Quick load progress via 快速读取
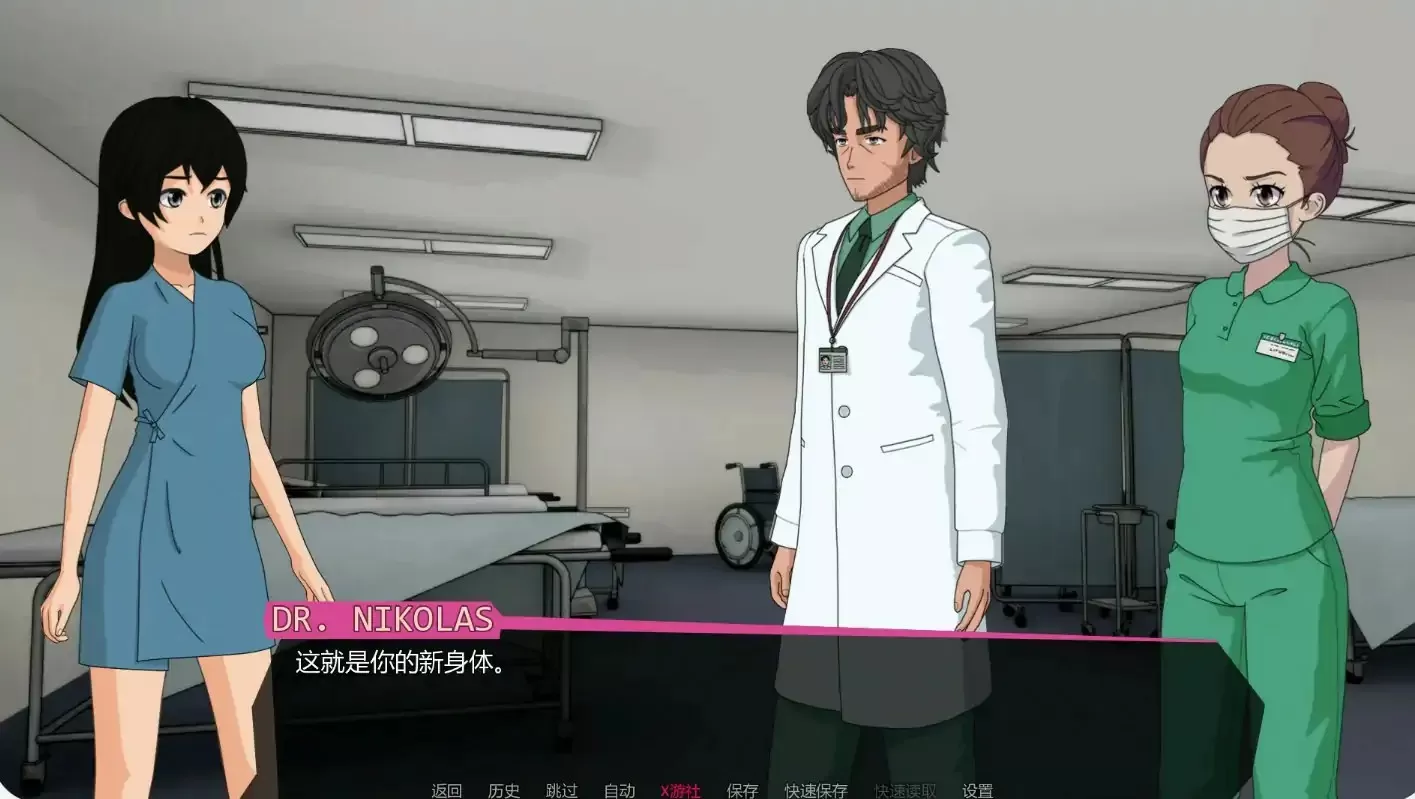Image resolution: width=1415 pixels, height=799 pixels. pos(903,789)
